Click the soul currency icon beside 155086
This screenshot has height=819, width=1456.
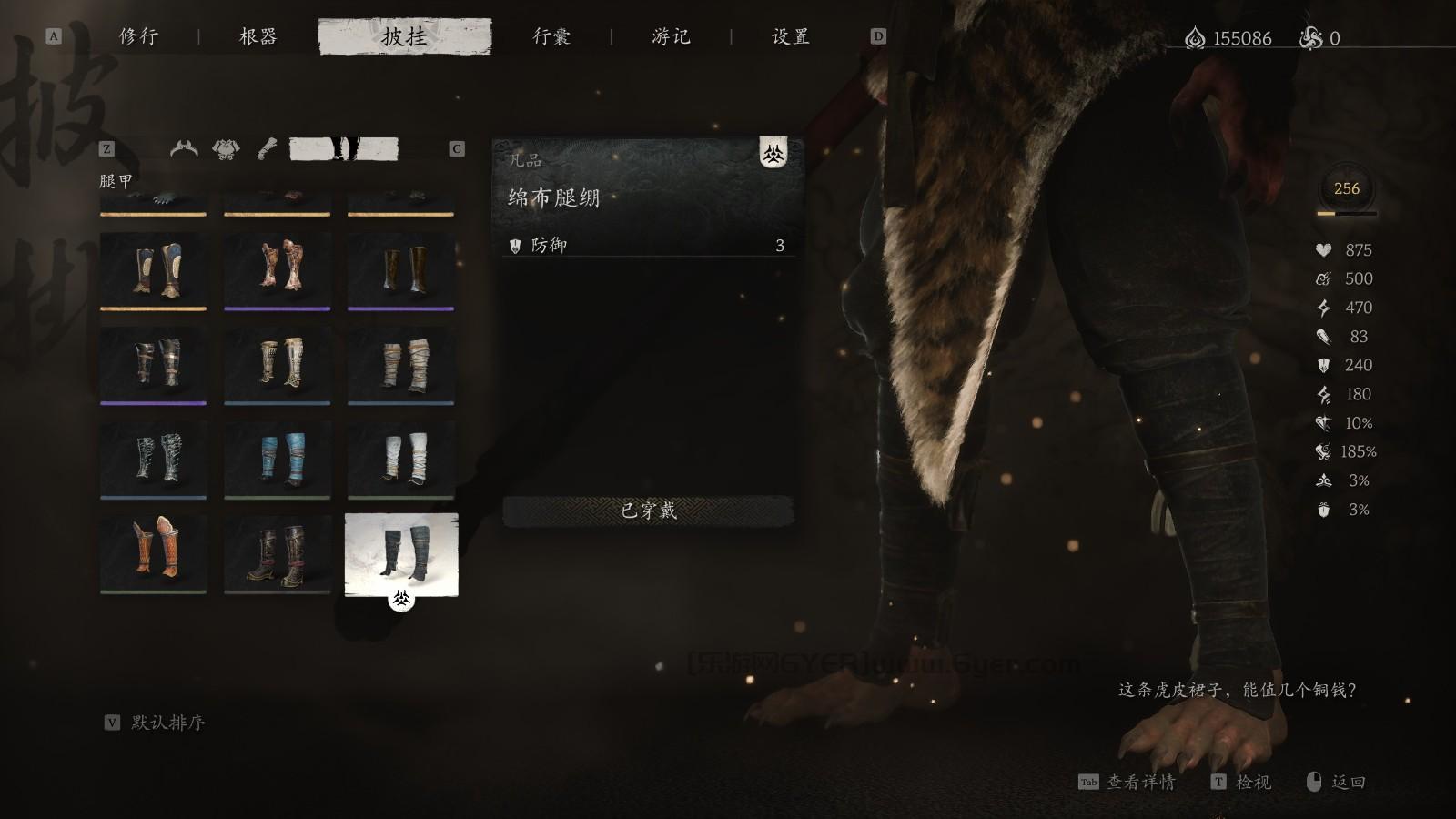(x=1195, y=37)
